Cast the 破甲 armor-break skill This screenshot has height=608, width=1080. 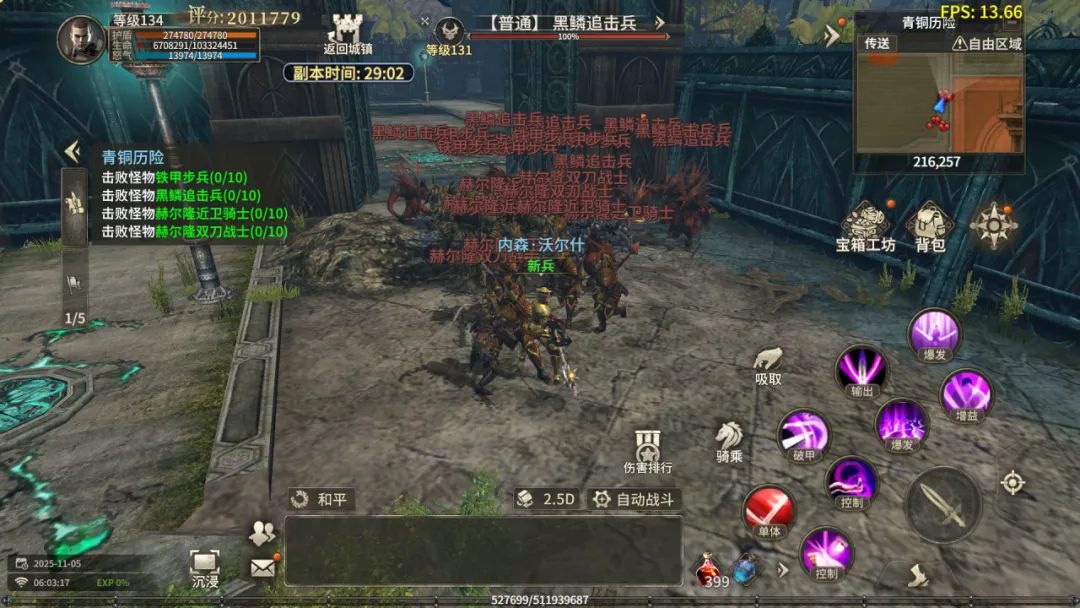805,433
